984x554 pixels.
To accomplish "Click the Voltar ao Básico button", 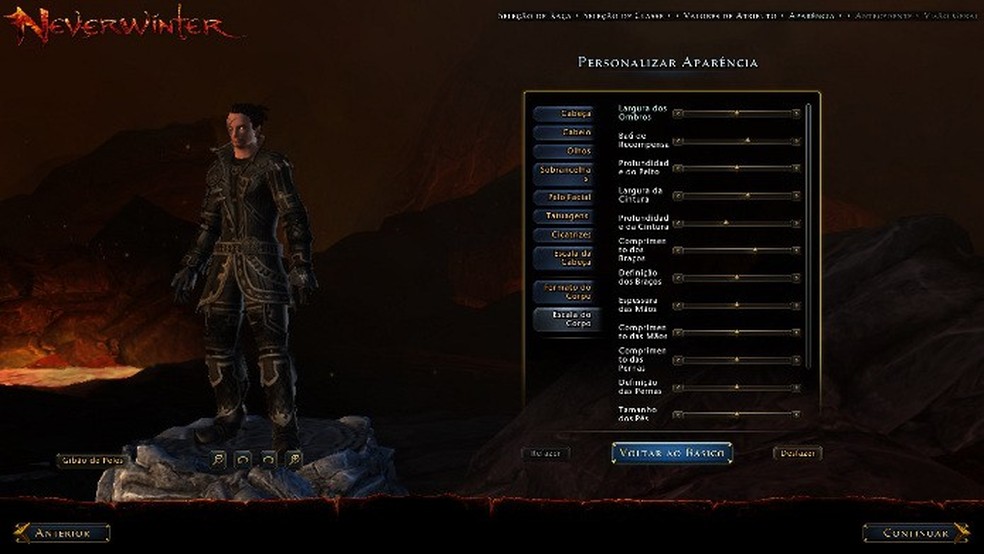I will pyautogui.click(x=672, y=453).
